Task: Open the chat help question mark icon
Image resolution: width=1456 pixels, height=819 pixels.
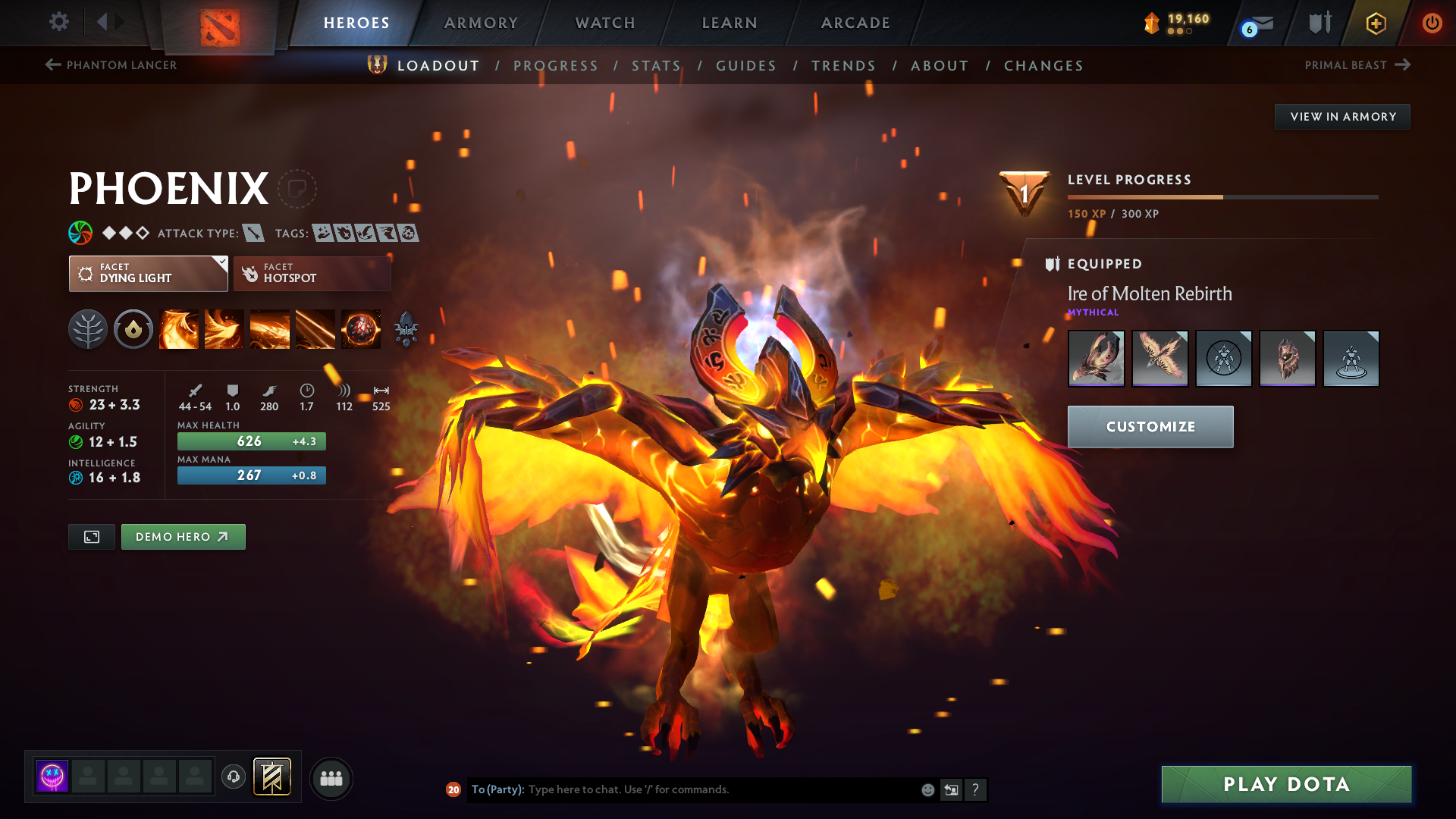Action: (976, 789)
